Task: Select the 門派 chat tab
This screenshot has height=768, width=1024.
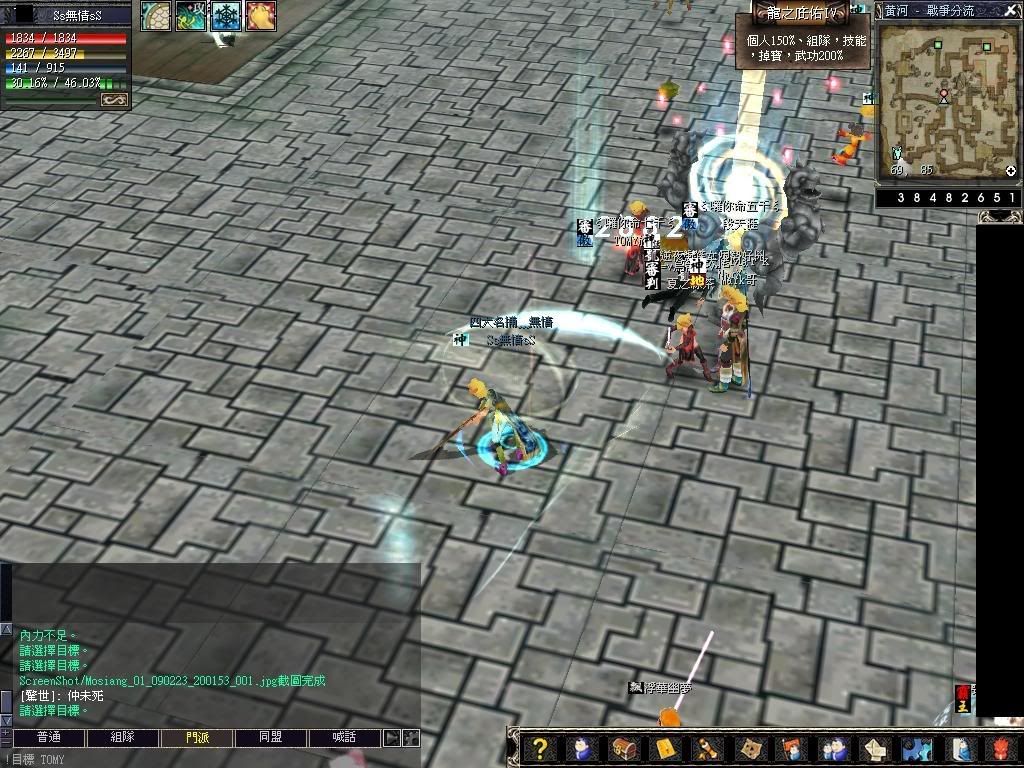Action: 197,738
